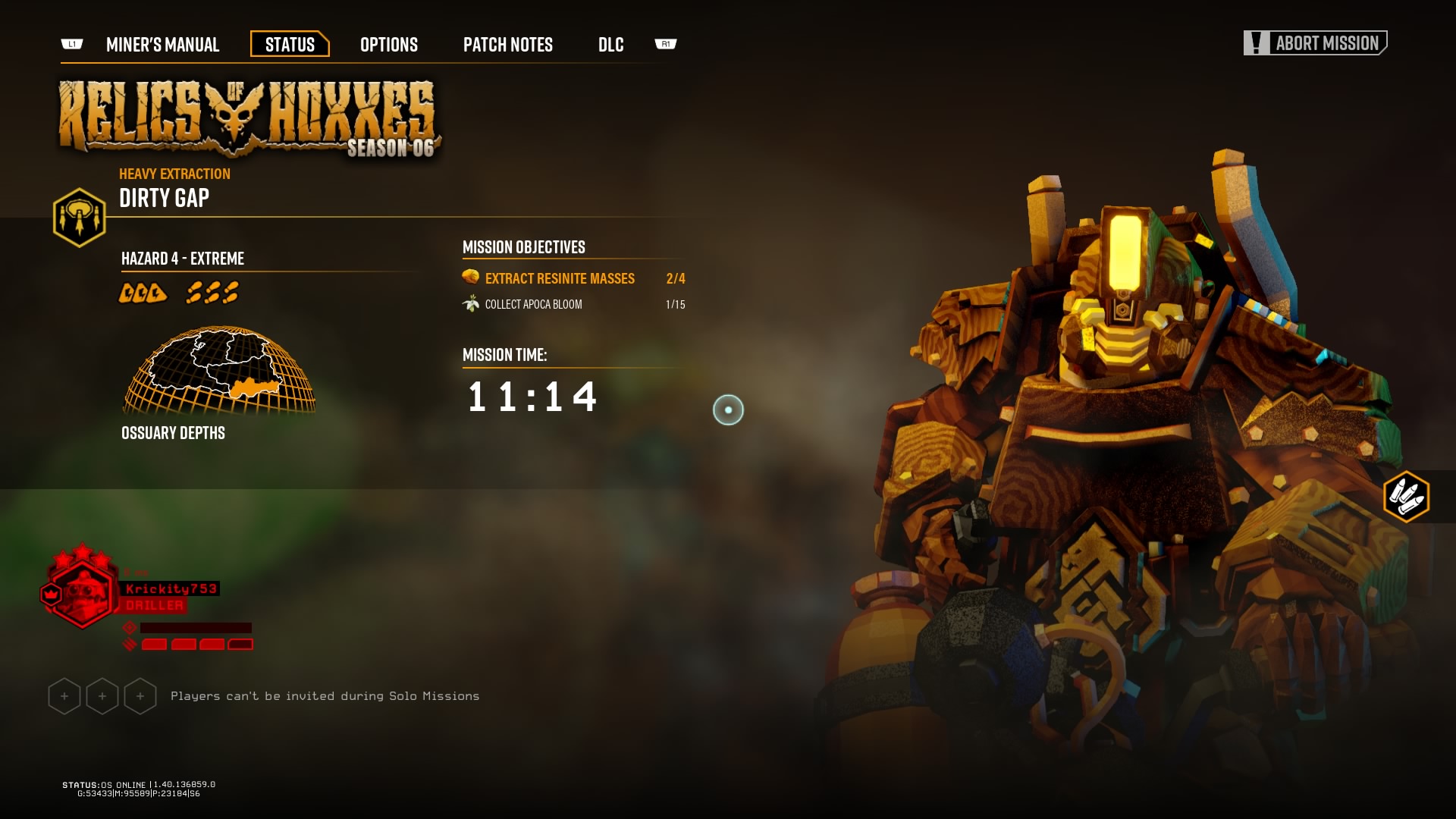The height and width of the screenshot is (819, 1456).
Task: Click the ammo bullets hexagon icon
Action: 1406,497
